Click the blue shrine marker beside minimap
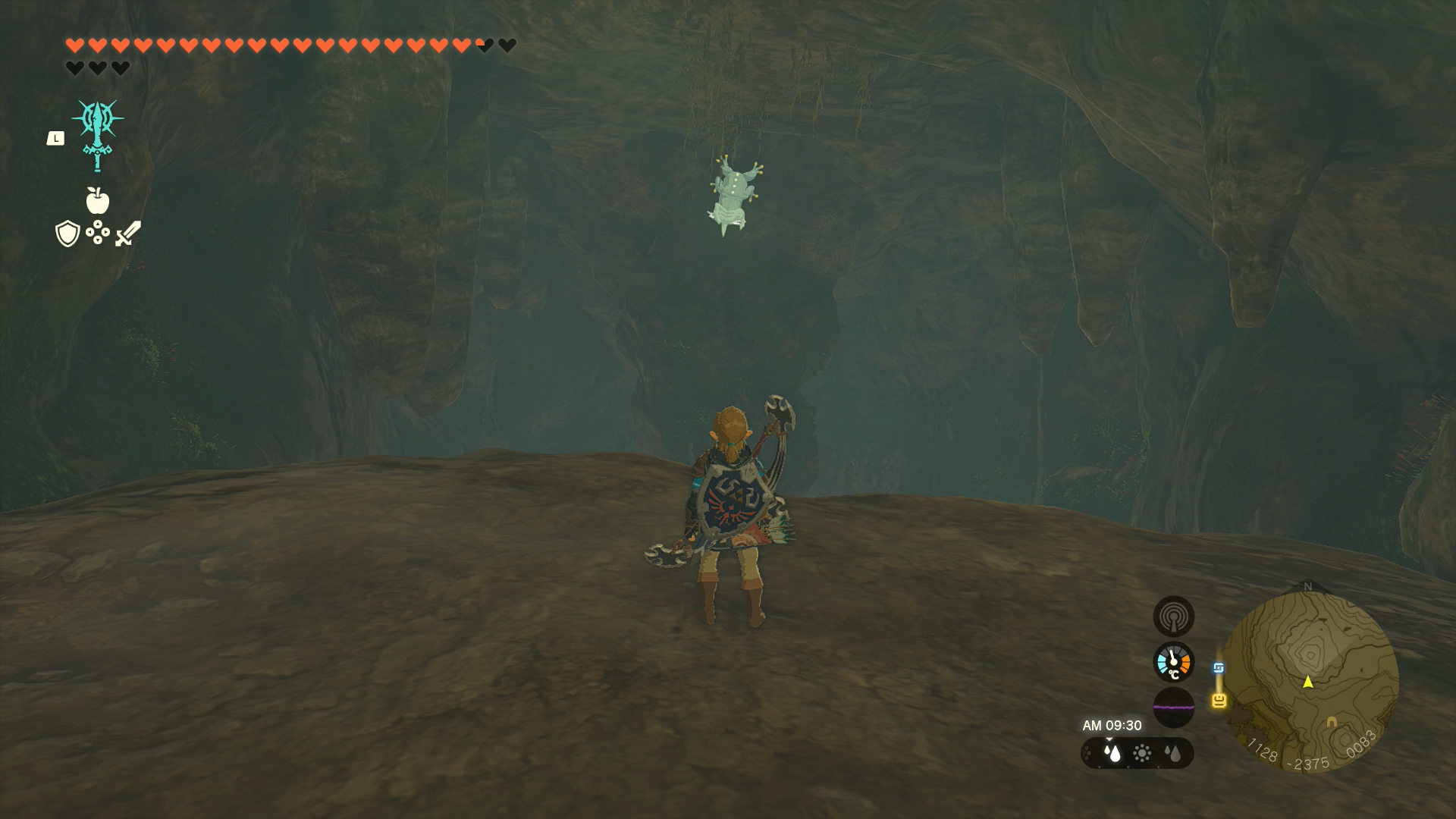 1219,668
